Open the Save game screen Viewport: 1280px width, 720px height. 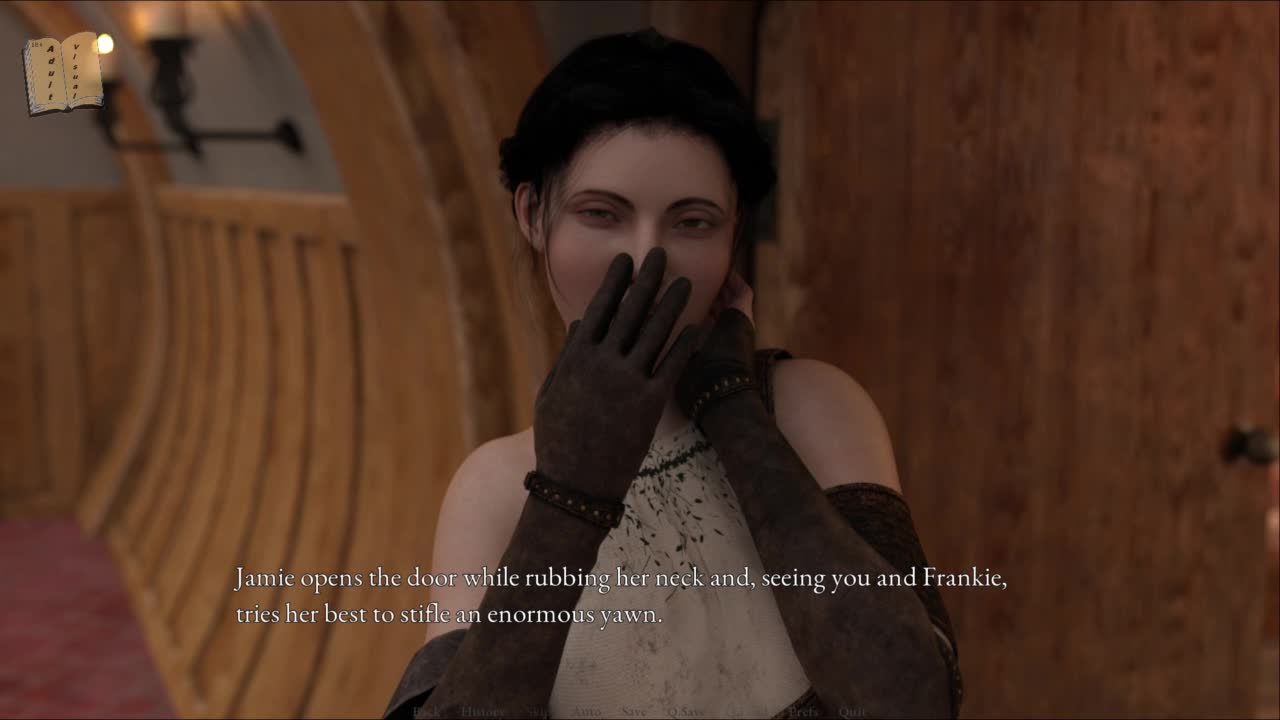[633, 711]
